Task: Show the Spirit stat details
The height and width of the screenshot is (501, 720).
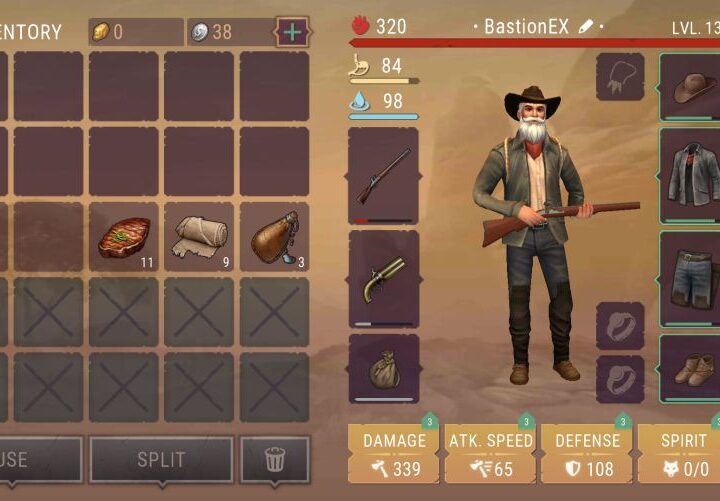Action: click(680, 454)
